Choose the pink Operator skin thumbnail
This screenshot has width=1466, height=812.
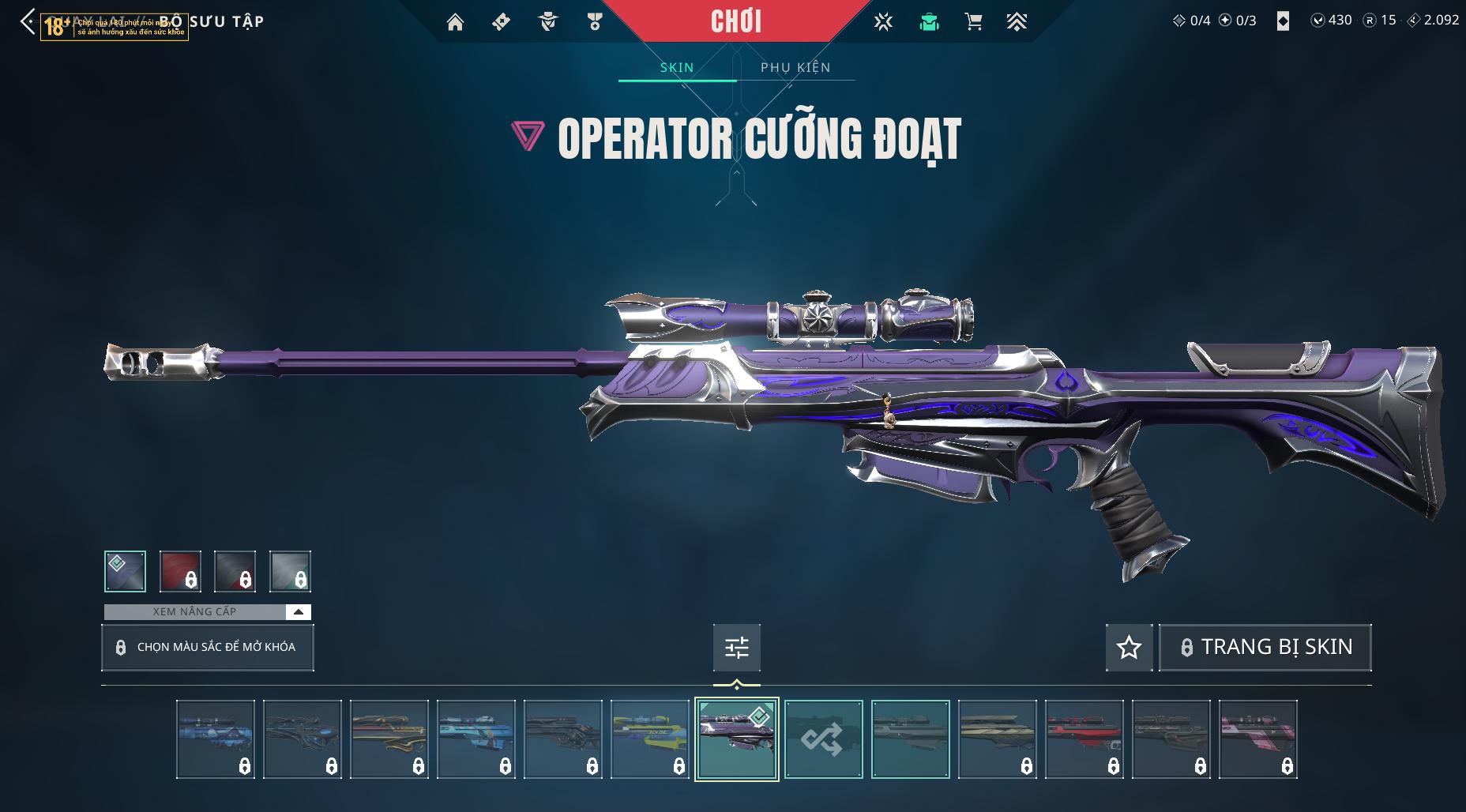pos(1257,739)
